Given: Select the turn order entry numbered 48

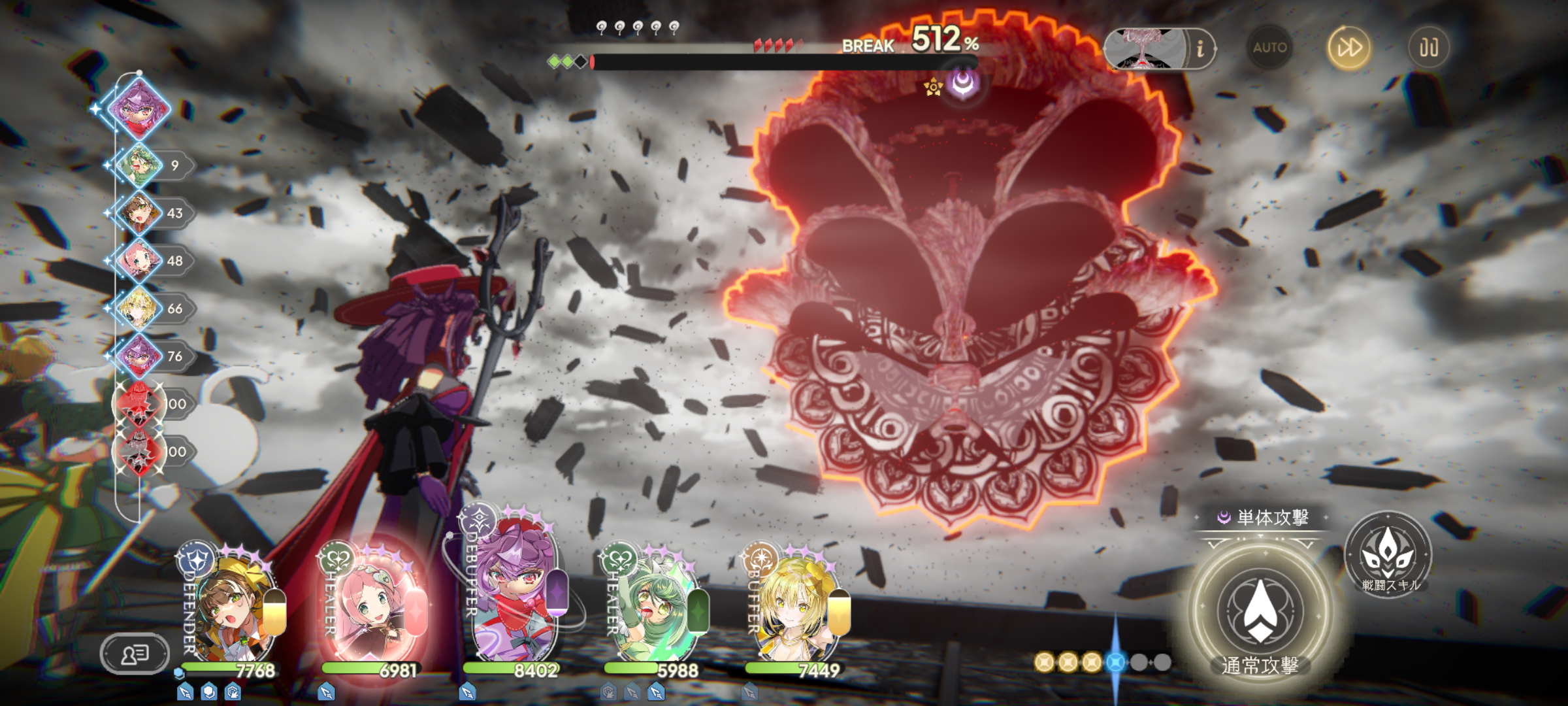Looking at the screenshot, I should (x=140, y=261).
